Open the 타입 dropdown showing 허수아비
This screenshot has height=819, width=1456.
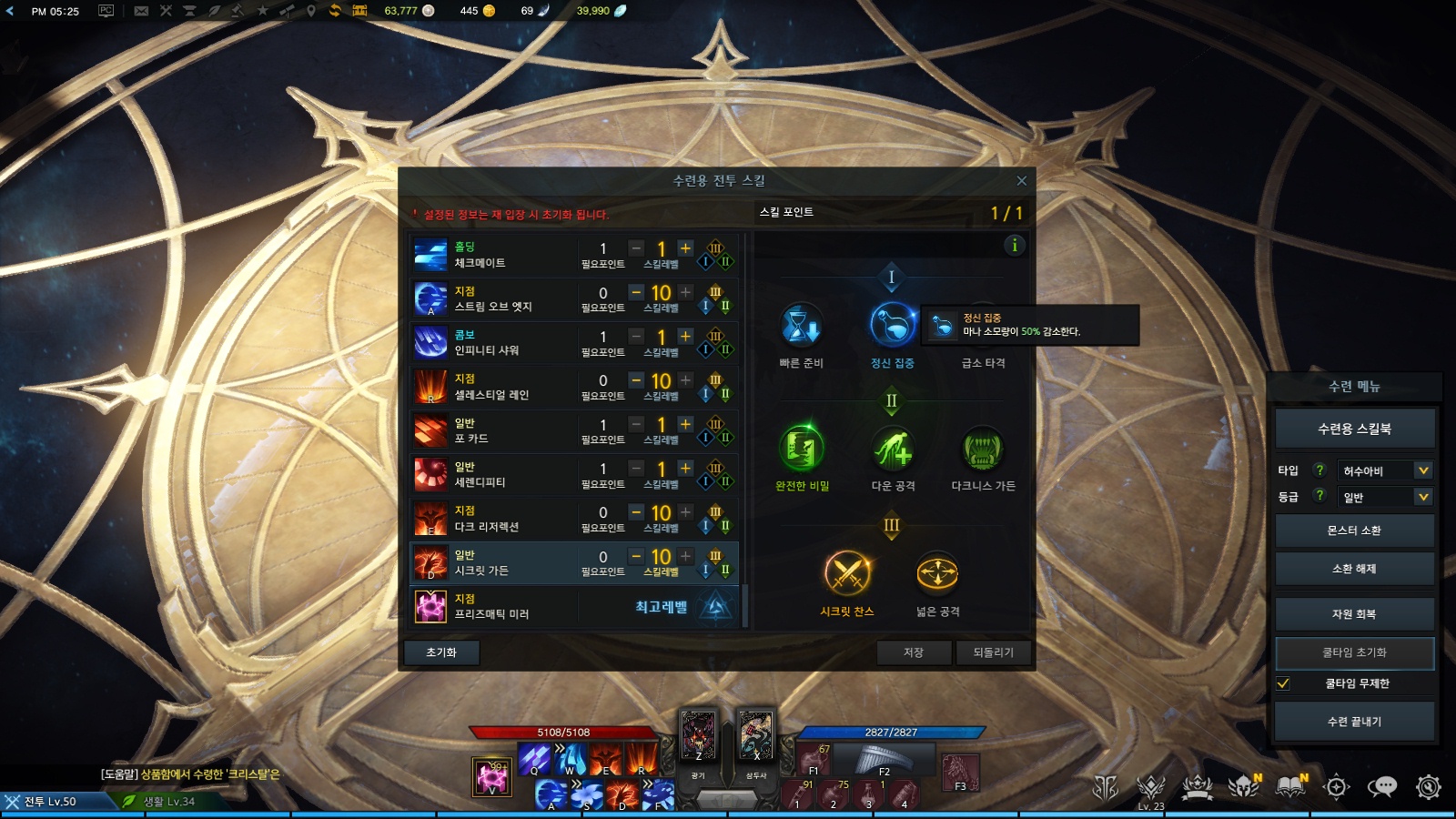tap(1386, 470)
